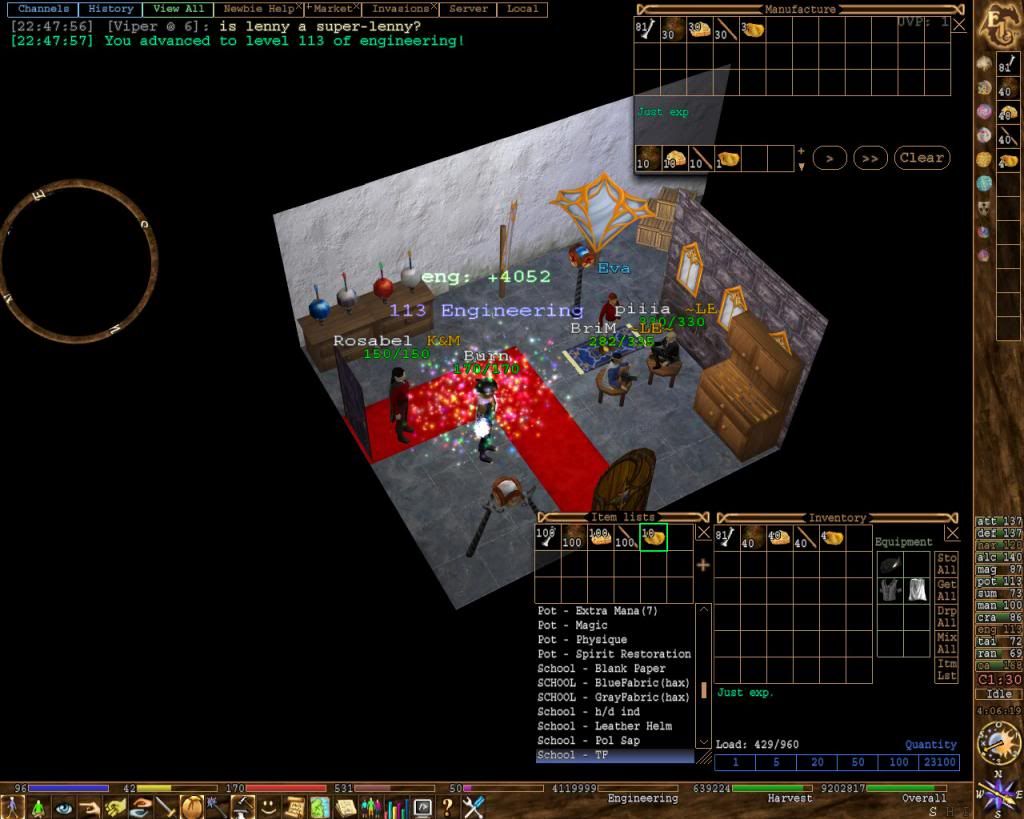Image resolution: width=1024 pixels, height=819 pixels.
Task: Choose the Get All button
Action: pyautogui.click(x=946, y=590)
